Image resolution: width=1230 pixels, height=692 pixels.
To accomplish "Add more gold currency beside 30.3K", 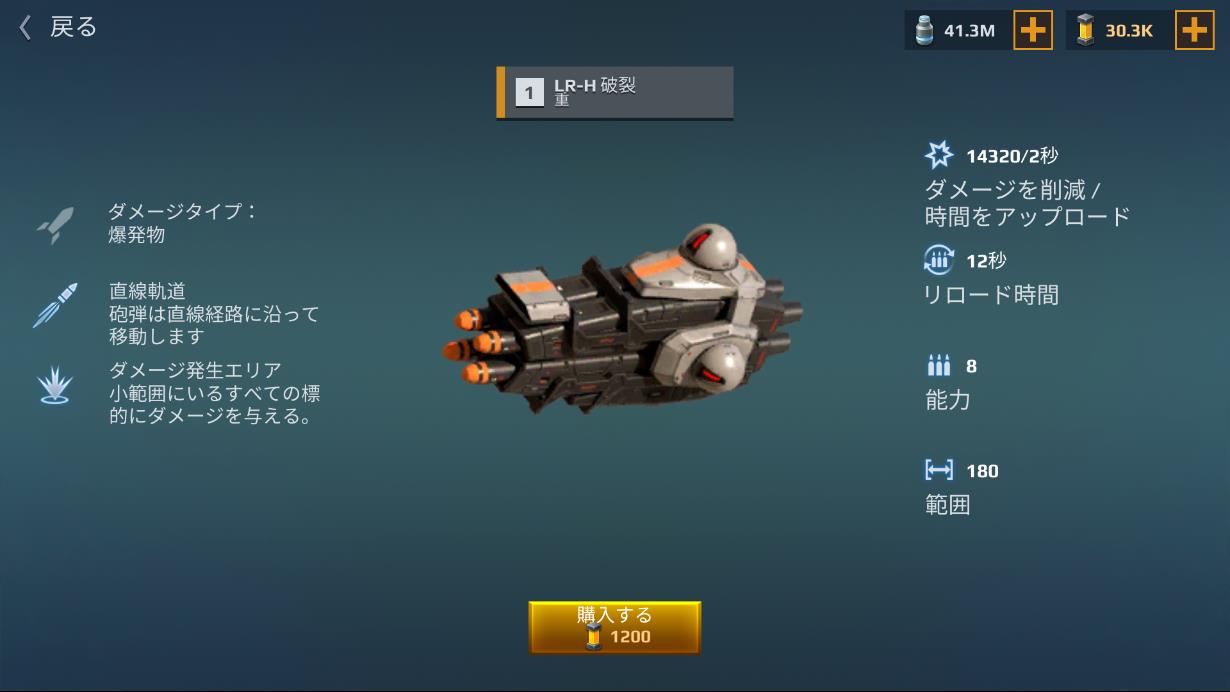I will click(x=1193, y=31).
